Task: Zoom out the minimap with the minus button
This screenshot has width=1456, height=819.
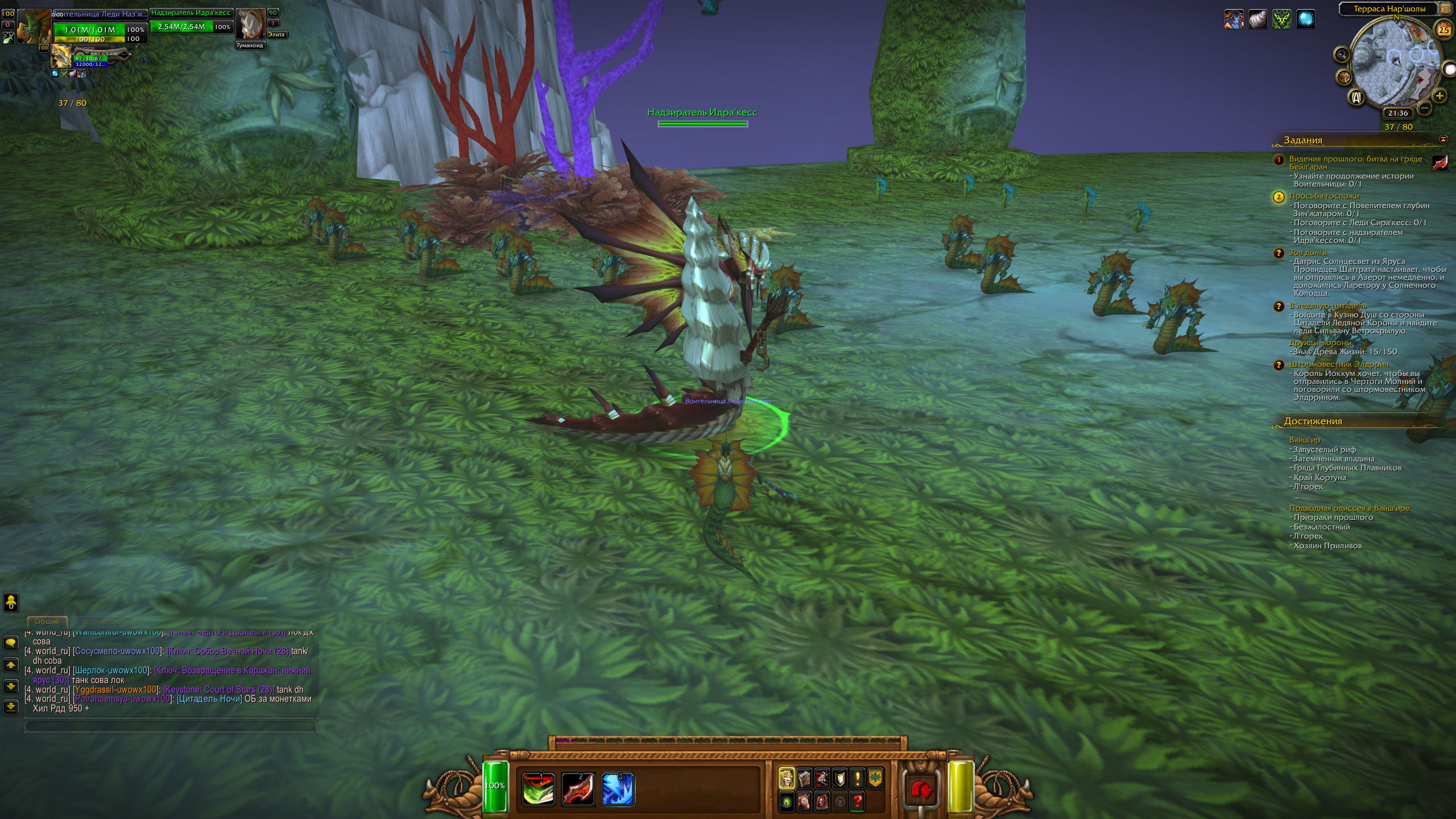Action: pos(1424,107)
